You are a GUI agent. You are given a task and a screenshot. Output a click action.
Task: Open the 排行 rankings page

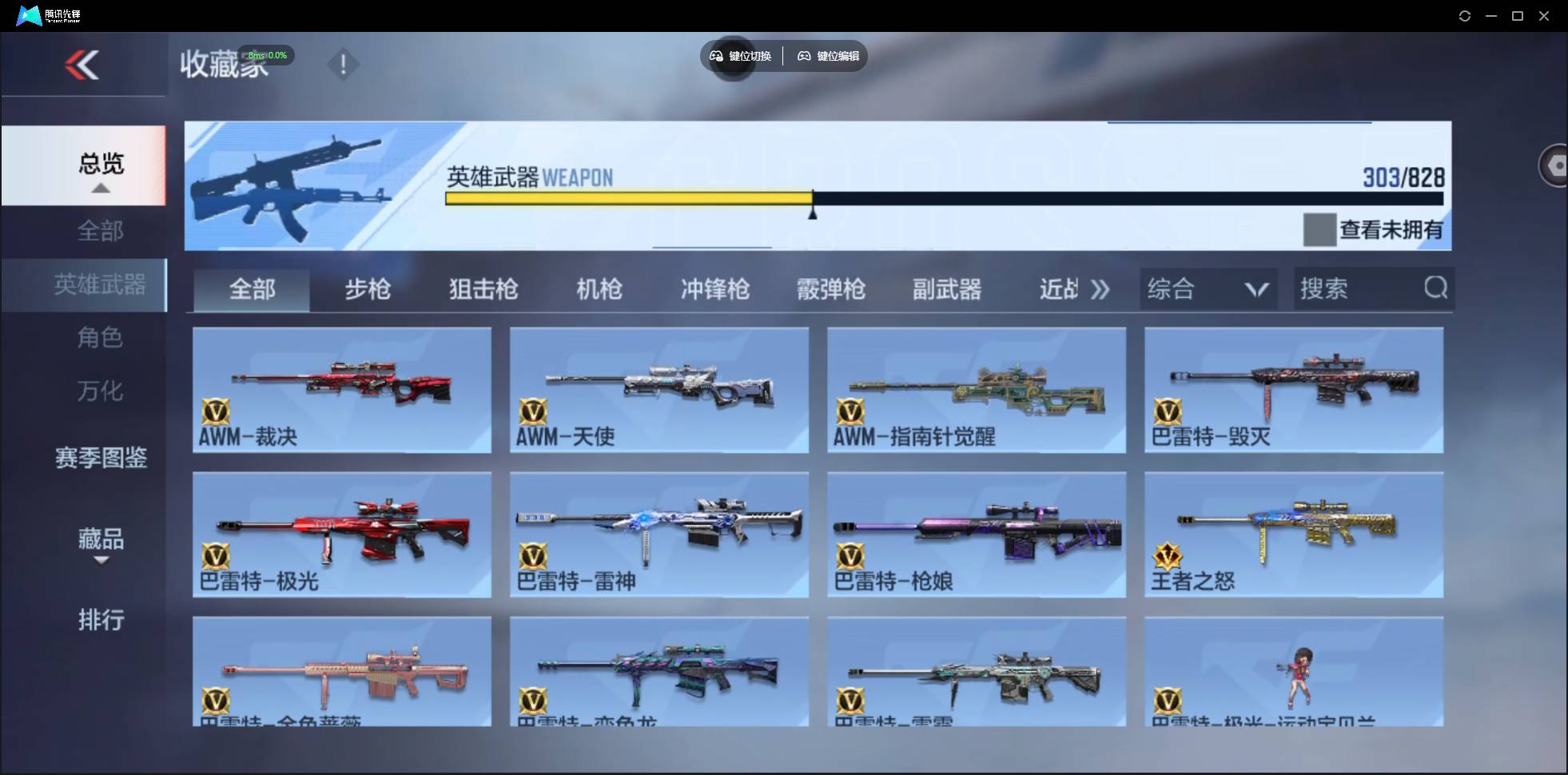coord(101,621)
